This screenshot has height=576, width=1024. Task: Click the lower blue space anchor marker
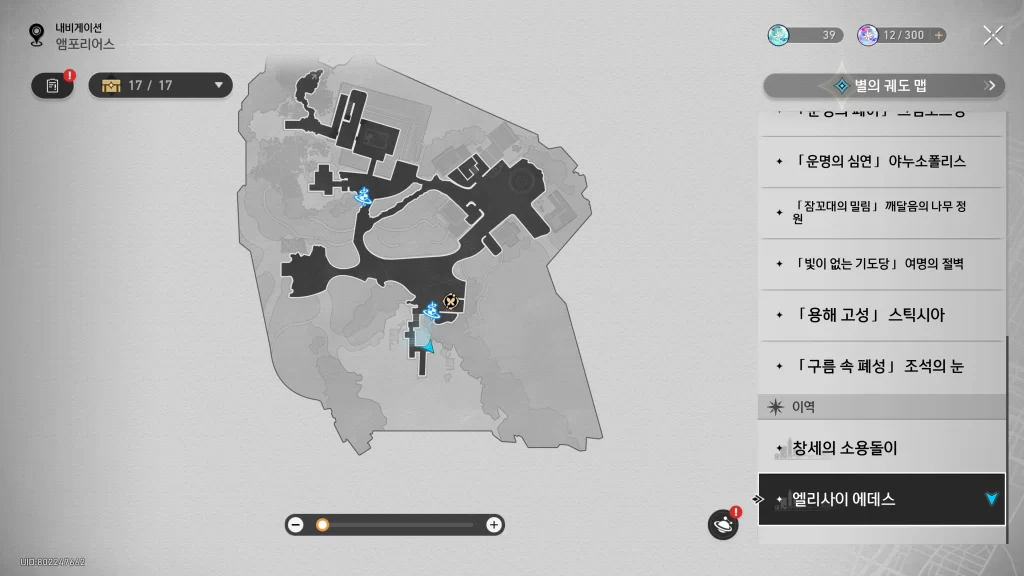click(432, 312)
